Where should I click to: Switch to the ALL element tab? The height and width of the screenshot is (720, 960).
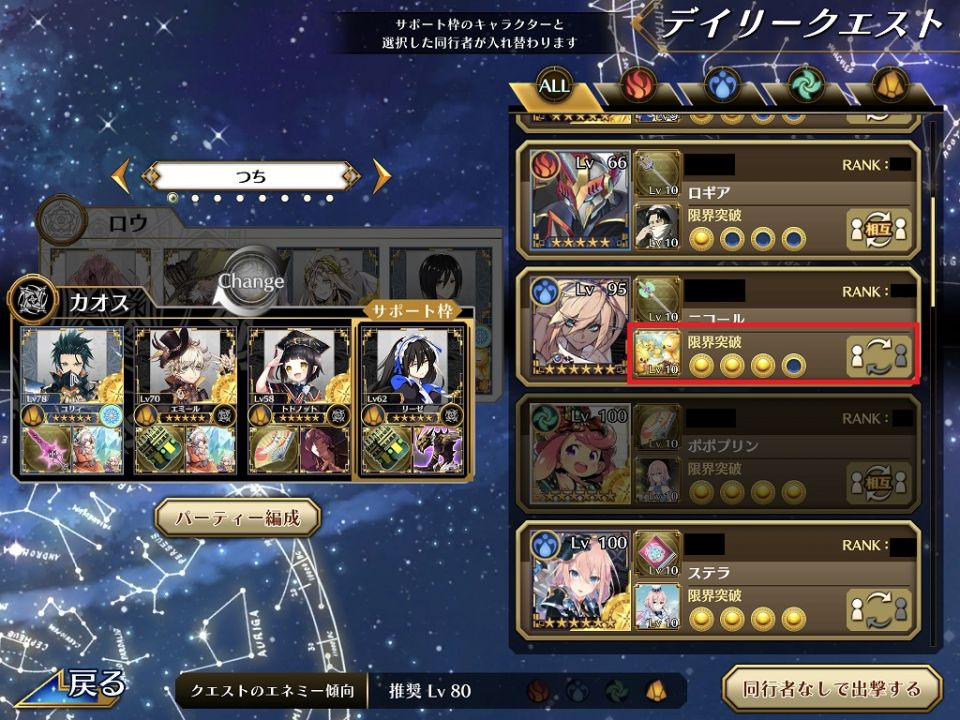click(554, 86)
